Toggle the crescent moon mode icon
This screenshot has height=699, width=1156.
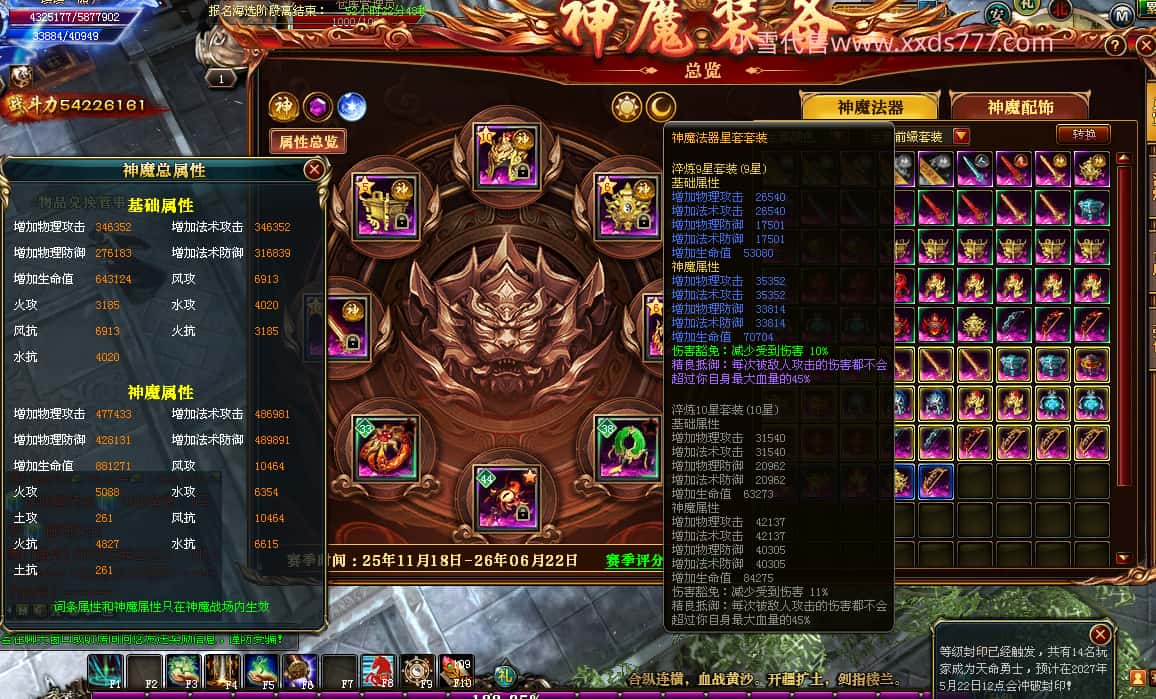(x=660, y=106)
